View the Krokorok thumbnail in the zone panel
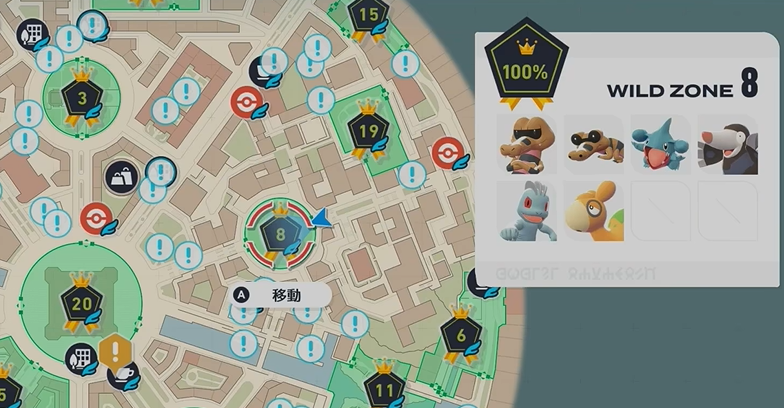The image size is (784, 408). click(527, 146)
